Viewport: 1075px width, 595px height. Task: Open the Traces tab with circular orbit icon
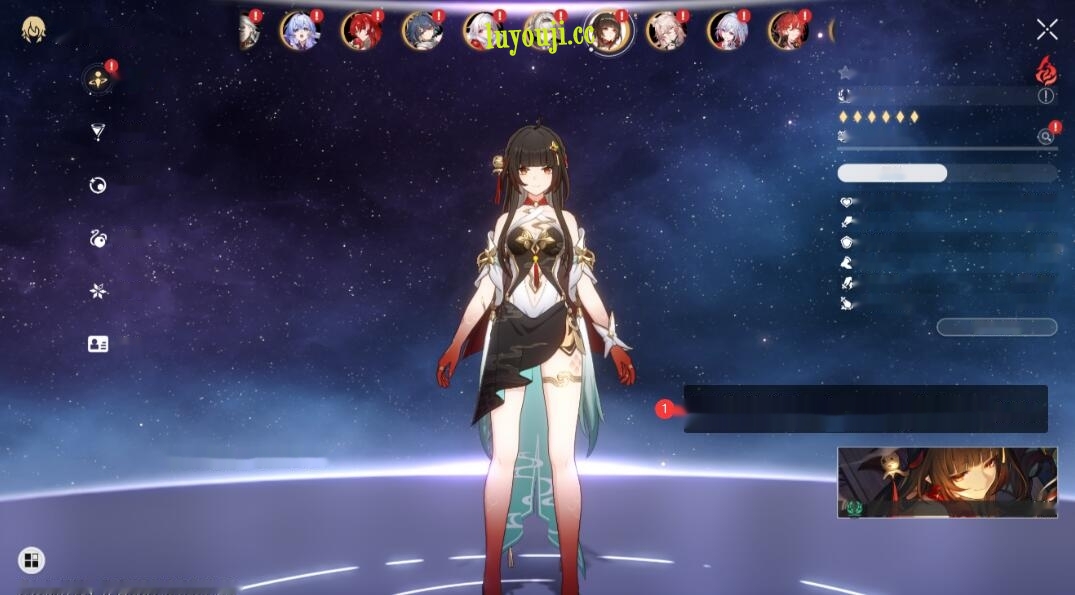[x=98, y=185]
